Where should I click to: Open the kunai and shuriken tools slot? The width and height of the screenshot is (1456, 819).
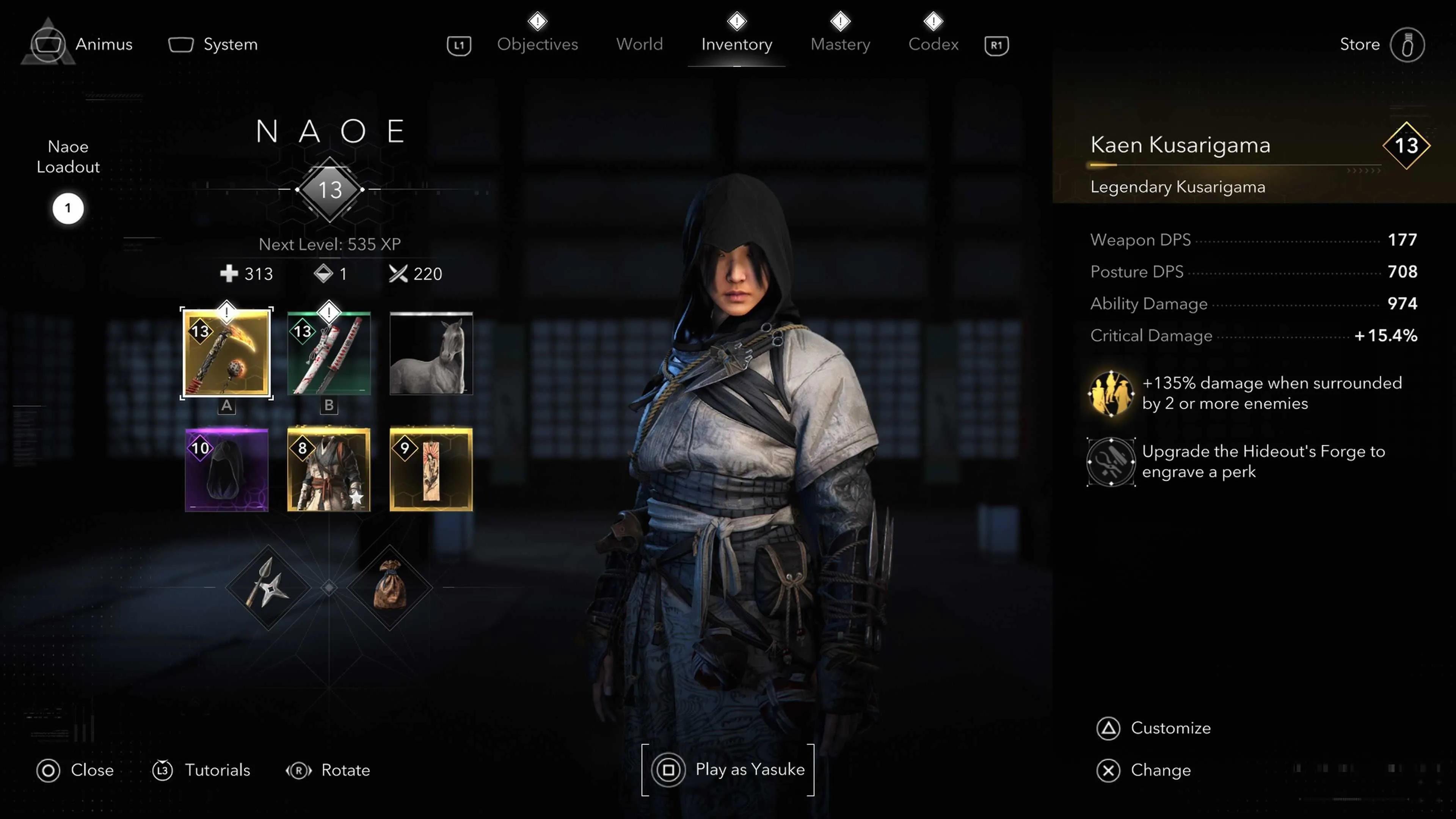[268, 587]
